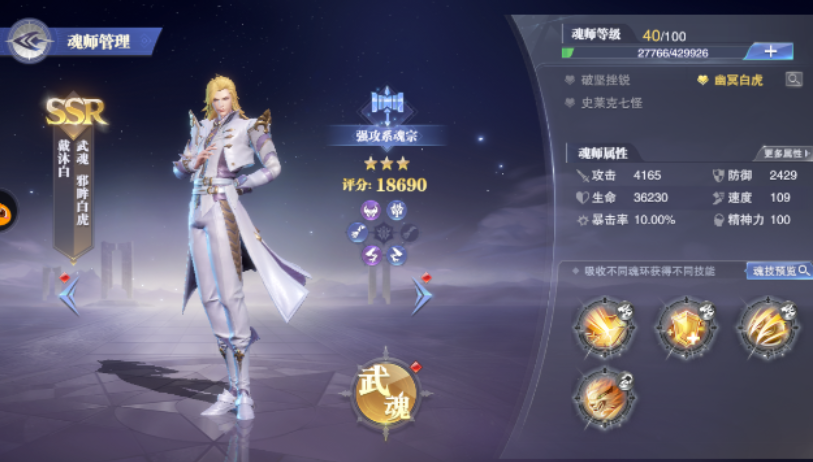This screenshot has width=813, height=462.
Task: Open the bond magnifier search icon
Action: [x=793, y=79]
